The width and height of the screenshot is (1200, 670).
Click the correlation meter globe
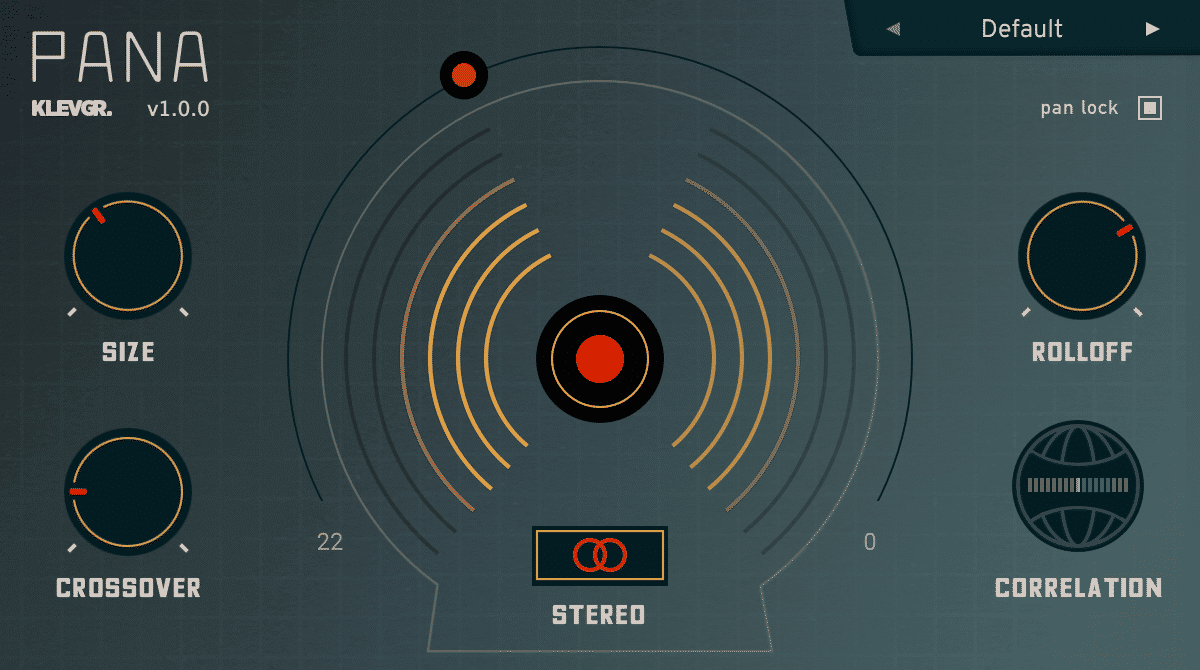tap(1077, 485)
